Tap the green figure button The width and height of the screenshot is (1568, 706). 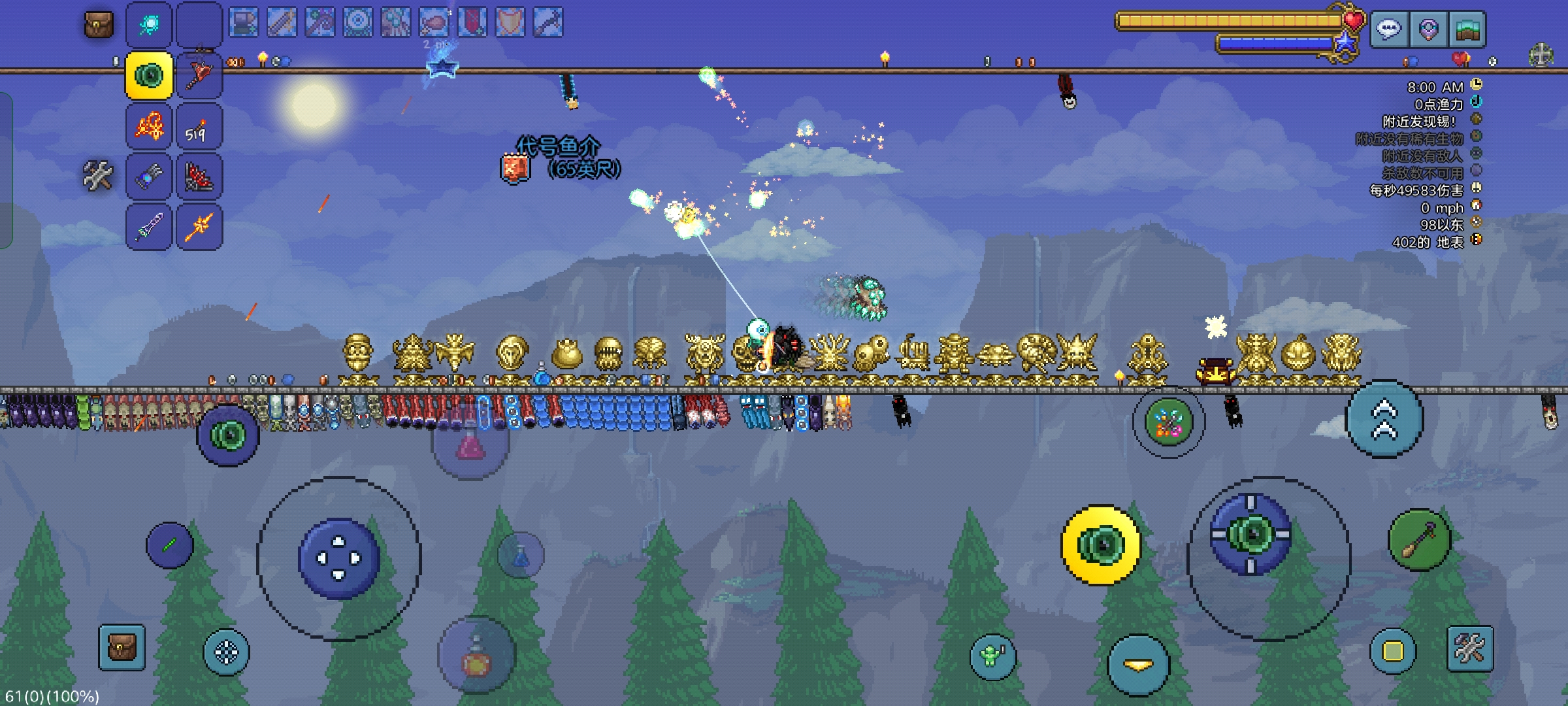992,655
